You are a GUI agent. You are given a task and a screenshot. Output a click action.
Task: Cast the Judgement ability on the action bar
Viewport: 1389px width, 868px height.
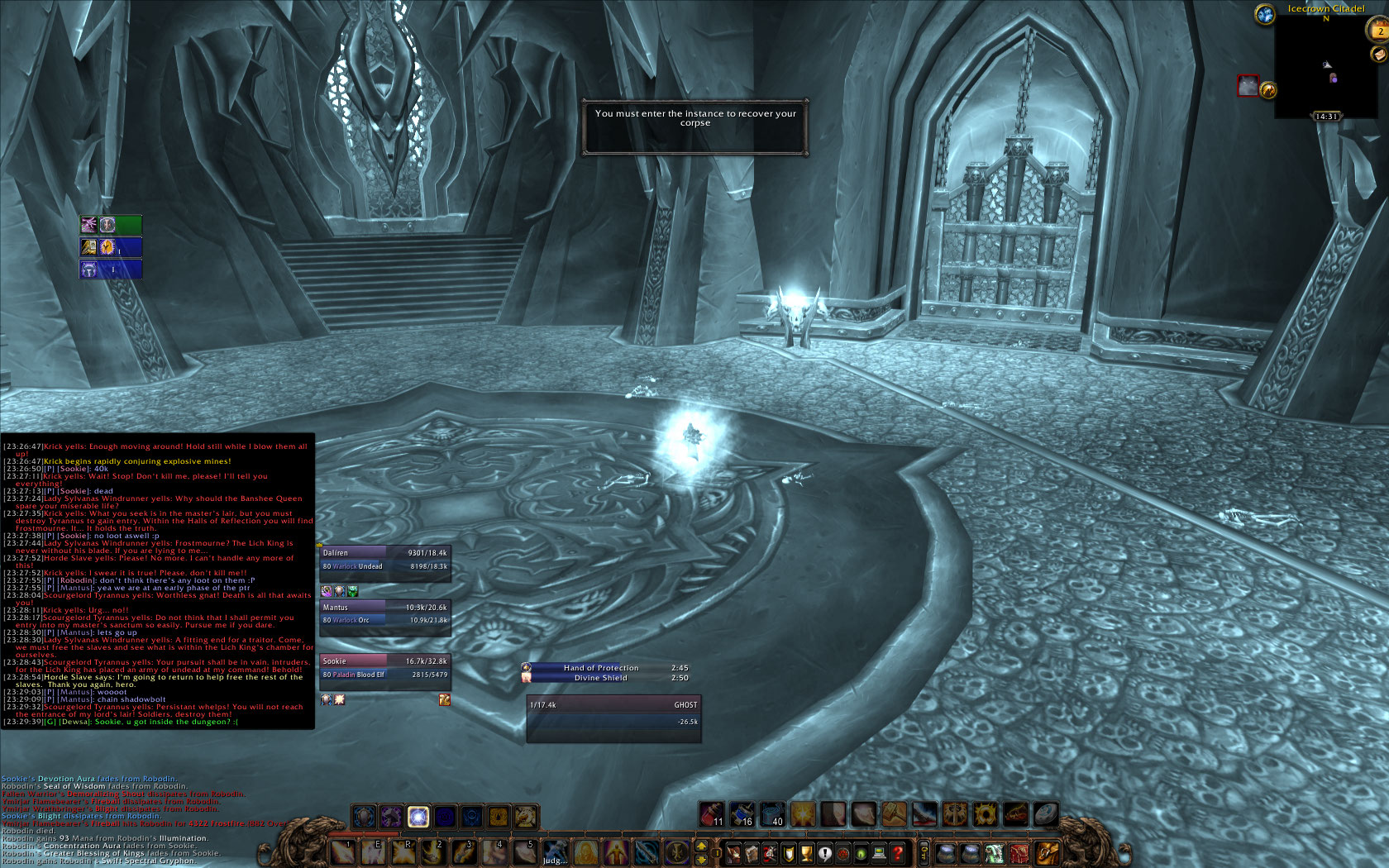pos(556,851)
